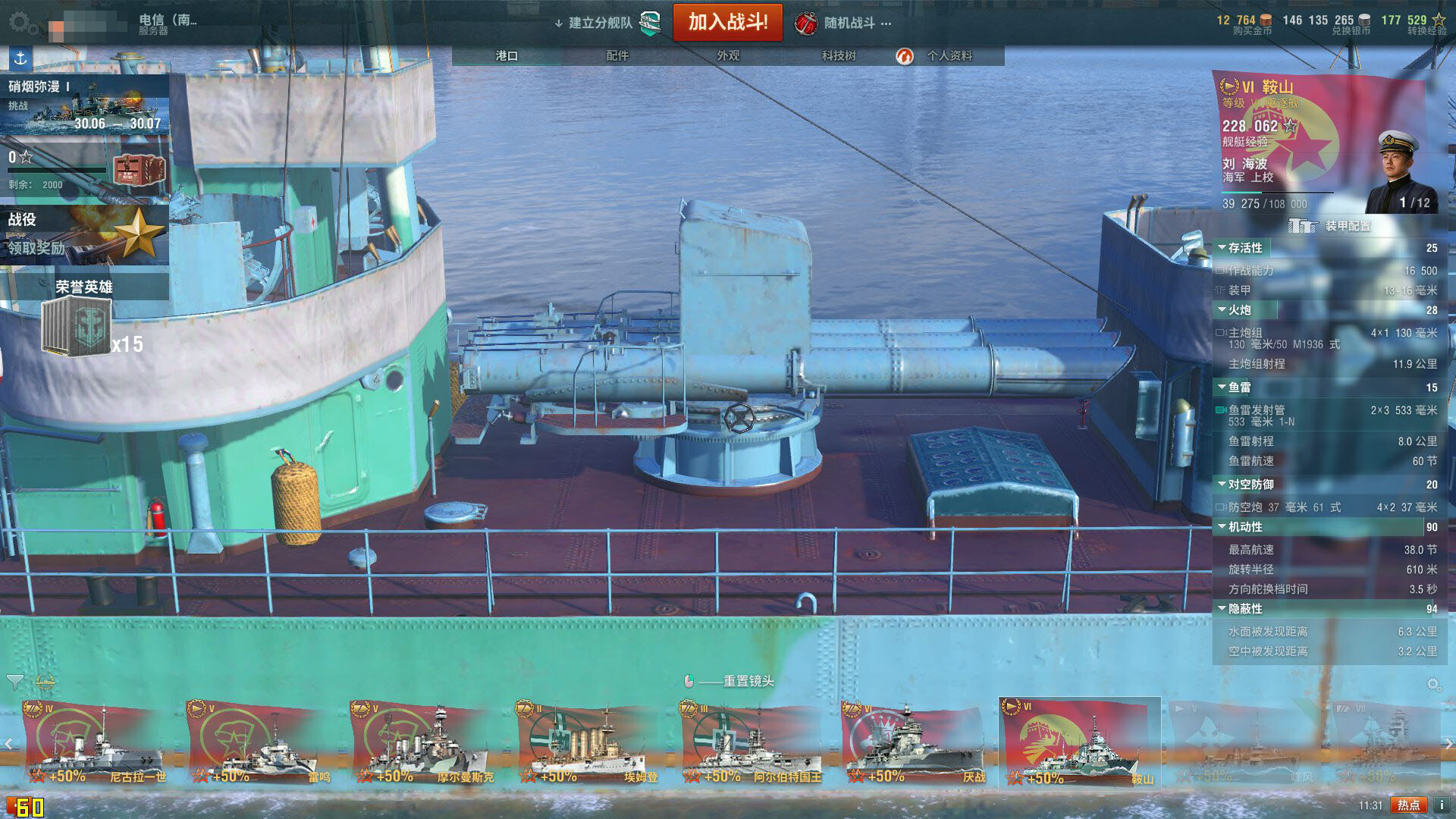Open the 个人资料 profile tab
Image resolution: width=1456 pixels, height=819 pixels.
pyautogui.click(x=949, y=56)
